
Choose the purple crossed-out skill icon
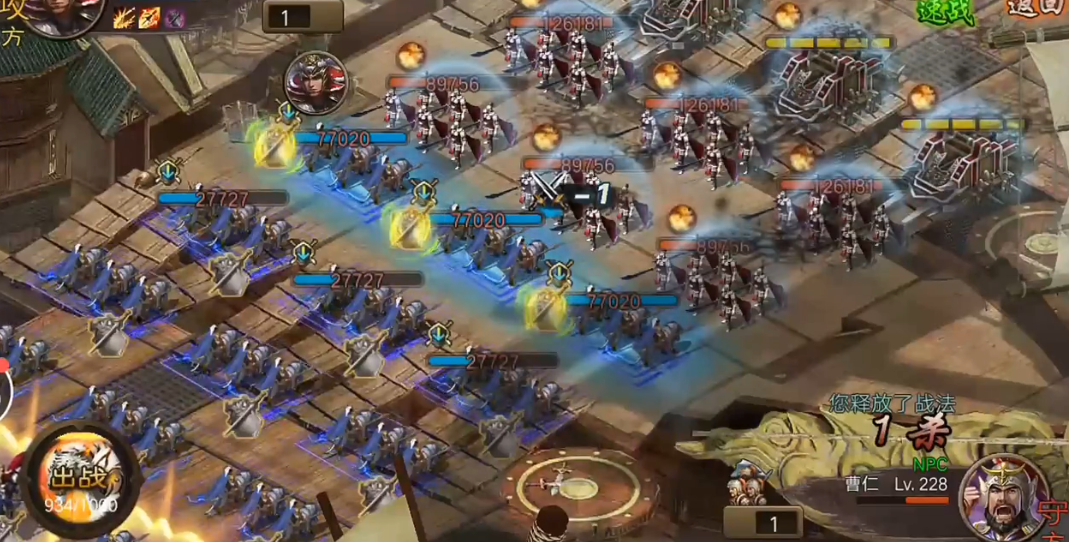coord(175,17)
